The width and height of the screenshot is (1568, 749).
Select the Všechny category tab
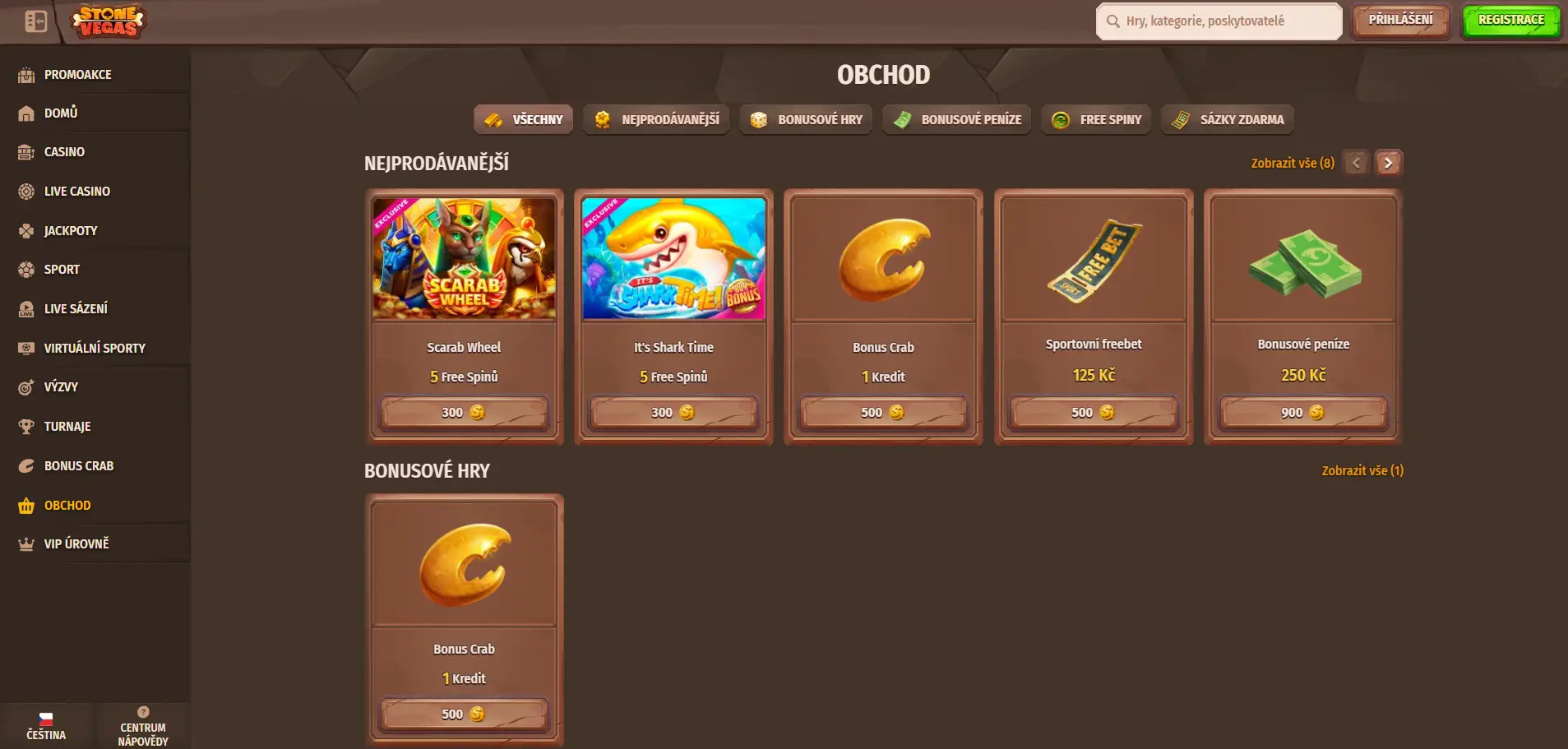tap(523, 120)
